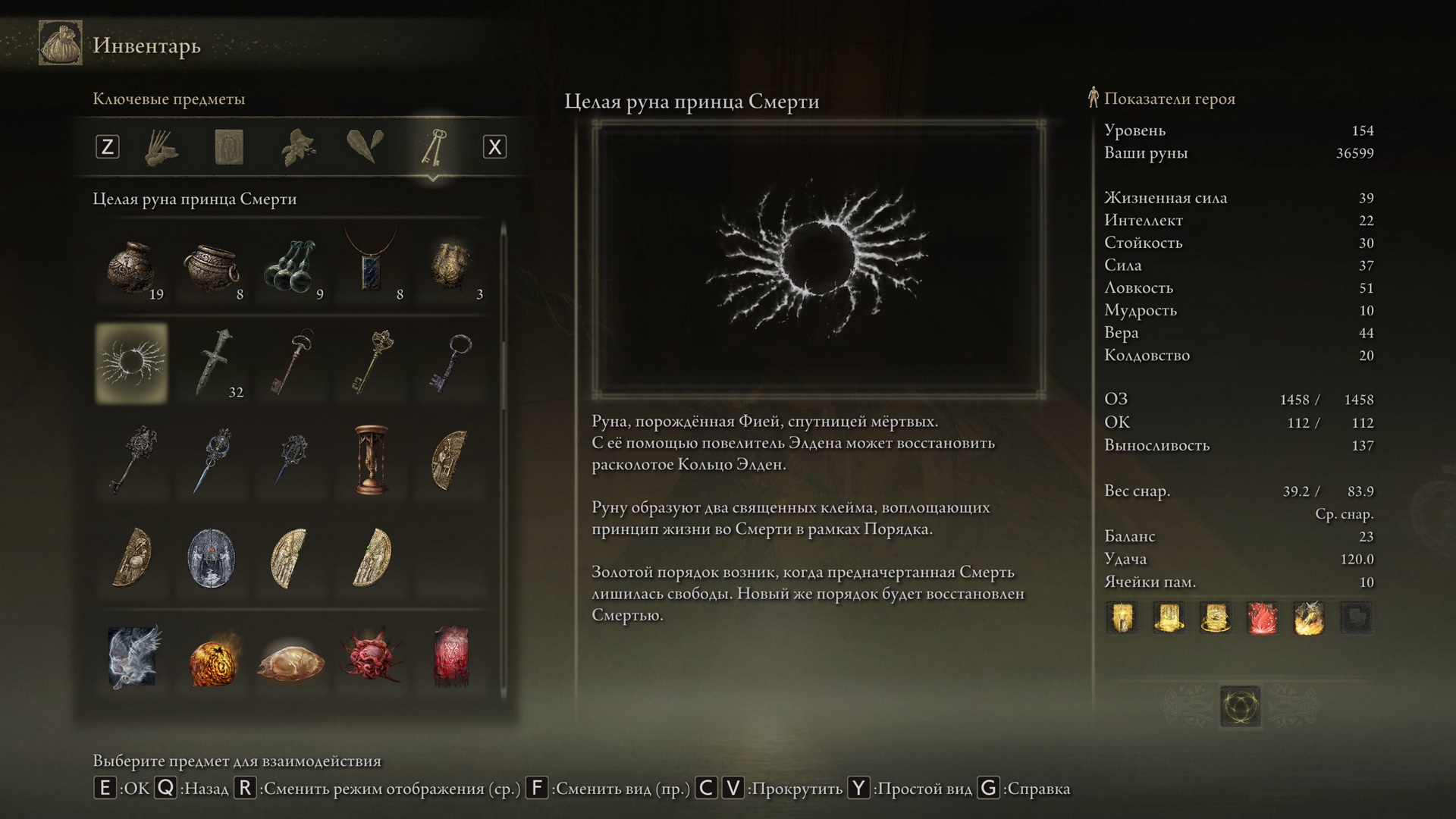Image resolution: width=1456 pixels, height=819 pixels.
Task: Choose the white winged creature item
Action: coord(132,656)
